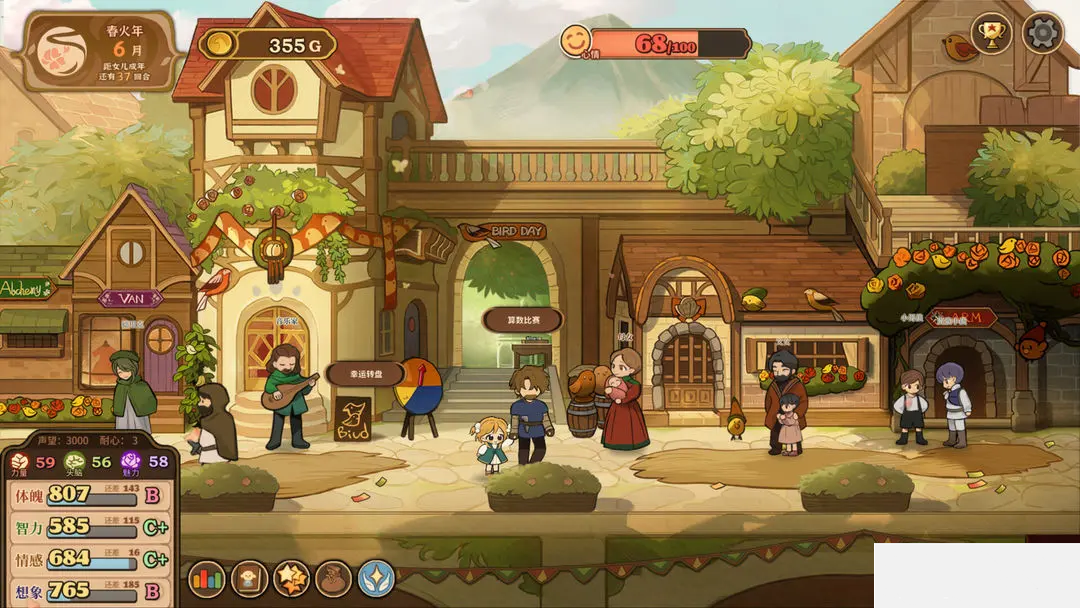
Task: Open the brown pouch bag icon
Action: coord(334,579)
